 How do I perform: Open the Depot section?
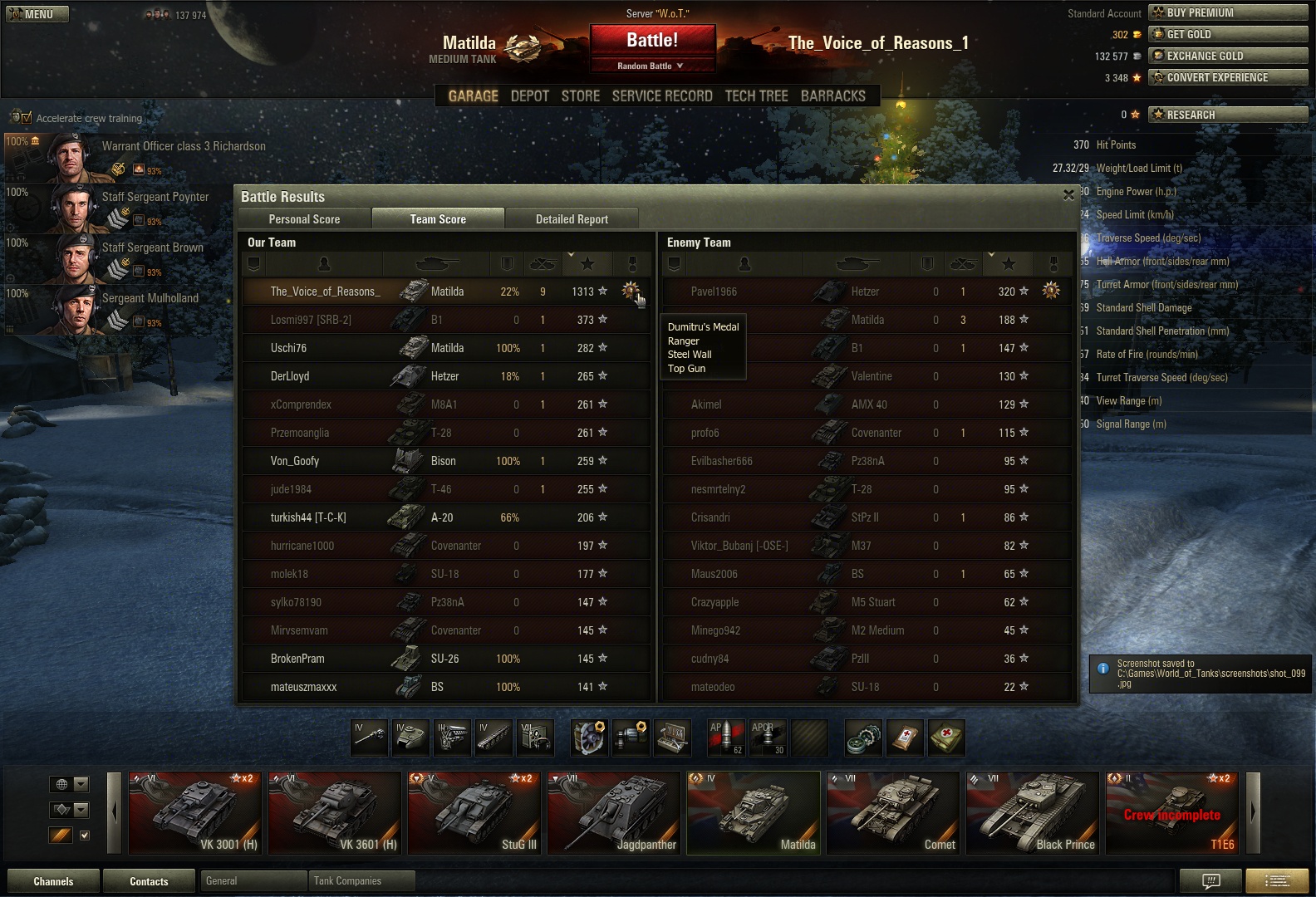pos(530,96)
